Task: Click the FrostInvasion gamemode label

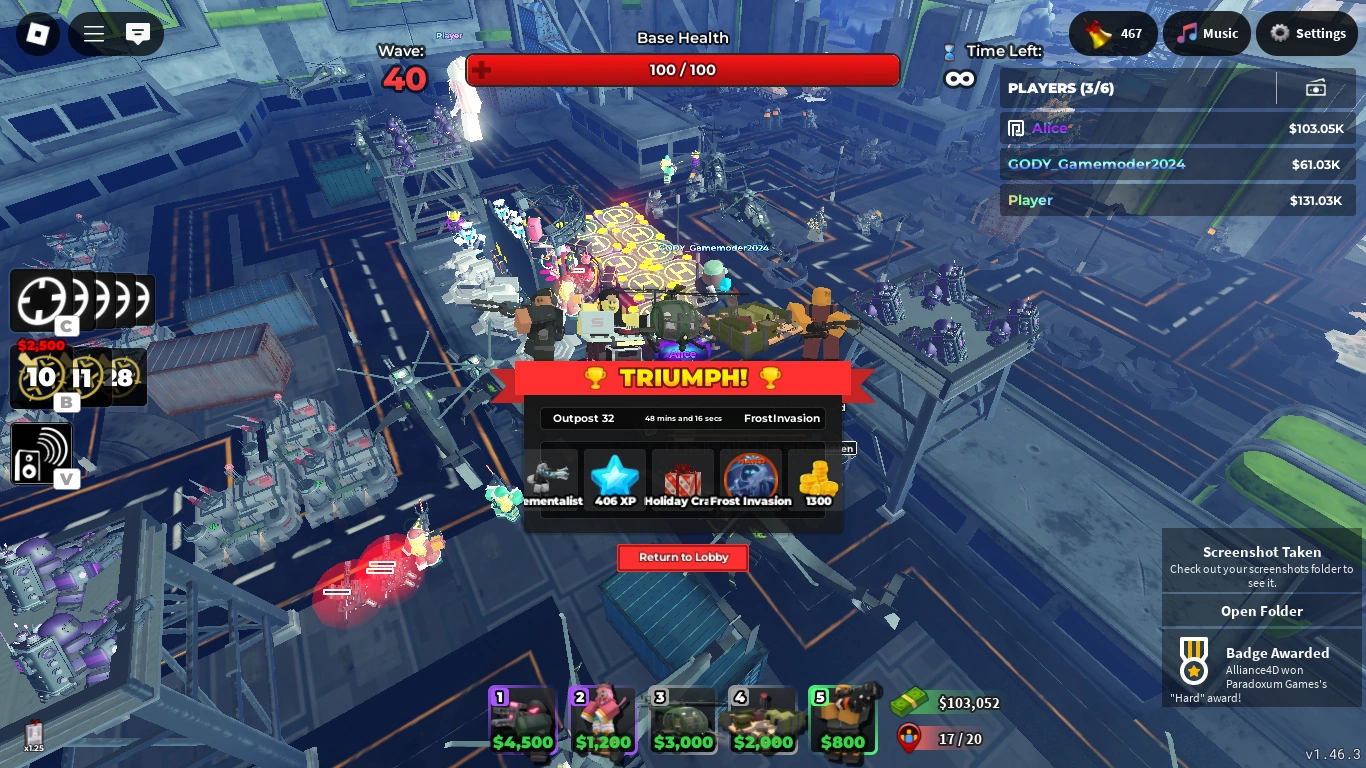Action: point(781,418)
